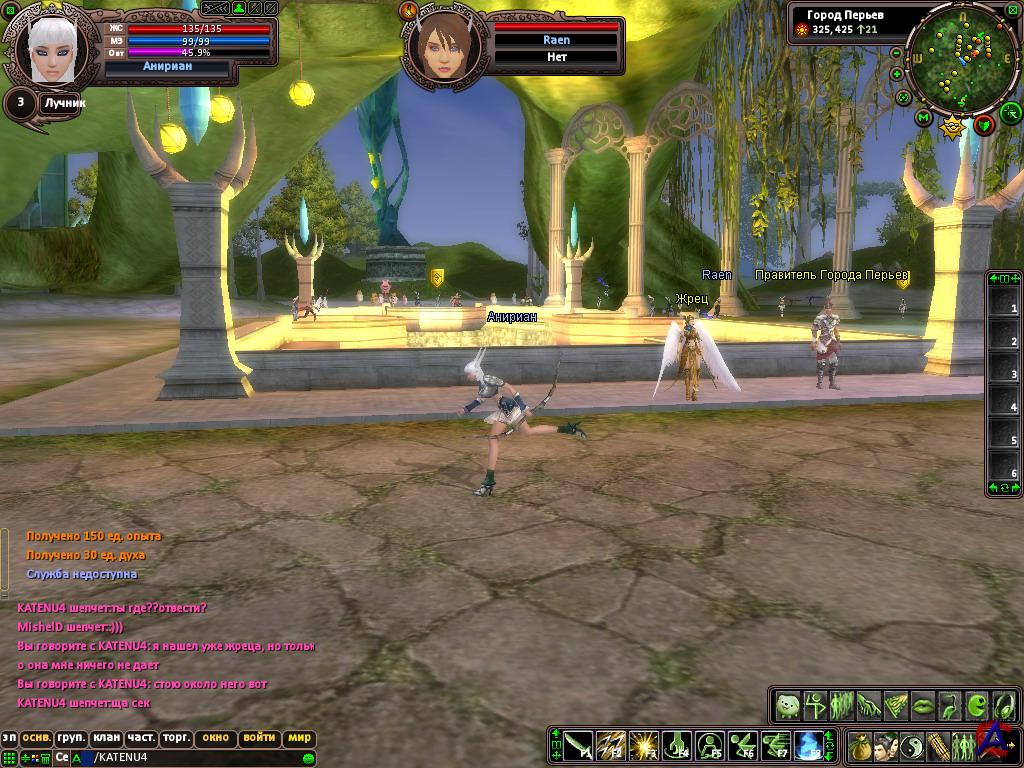Viewport: 1024px width, 768px height.
Task: Switch to the "част." private chat tab
Action: pos(141,738)
